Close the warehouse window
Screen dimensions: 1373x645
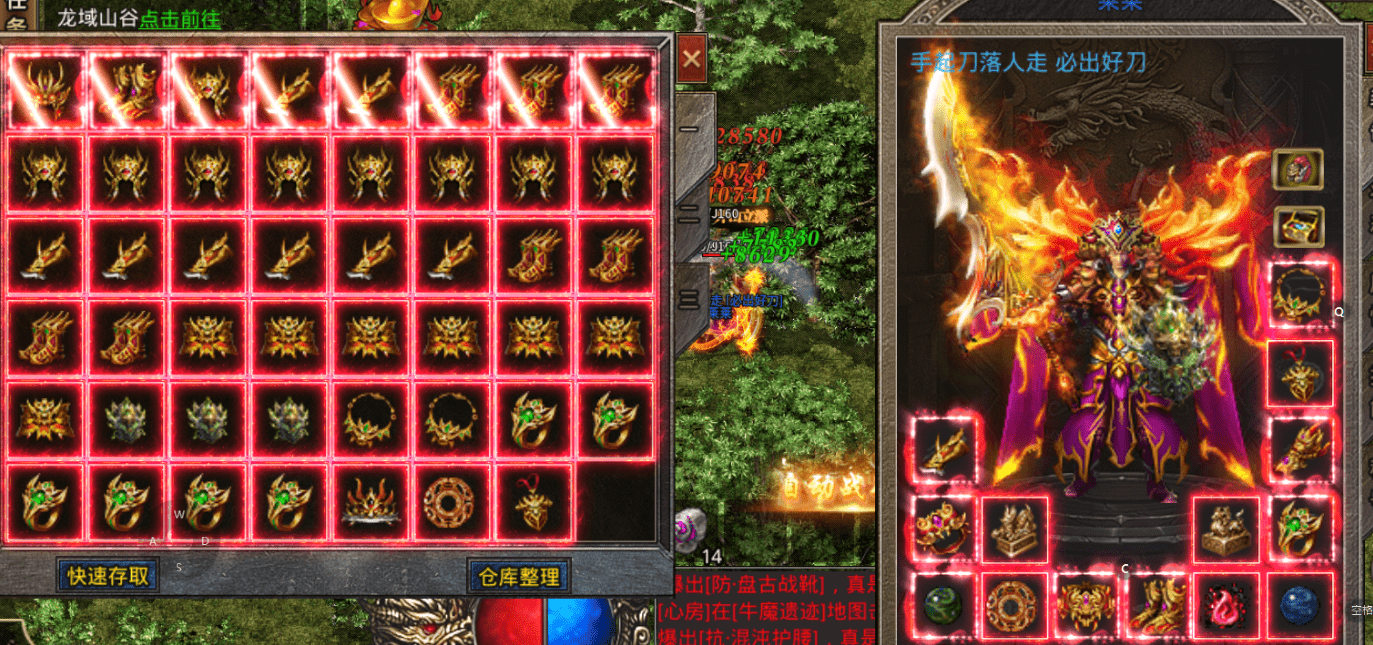[691, 60]
